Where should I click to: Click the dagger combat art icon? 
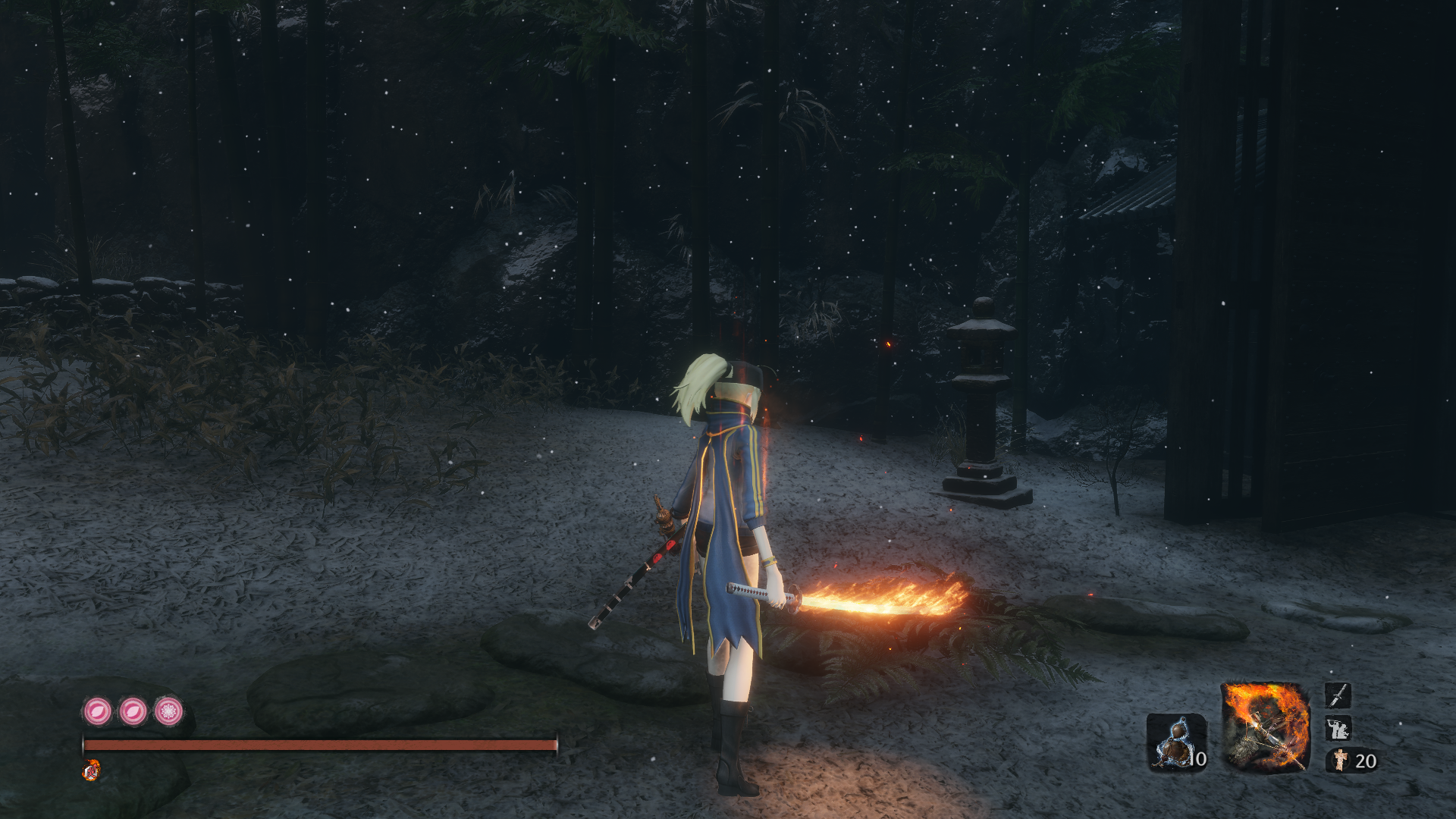pos(1338,695)
